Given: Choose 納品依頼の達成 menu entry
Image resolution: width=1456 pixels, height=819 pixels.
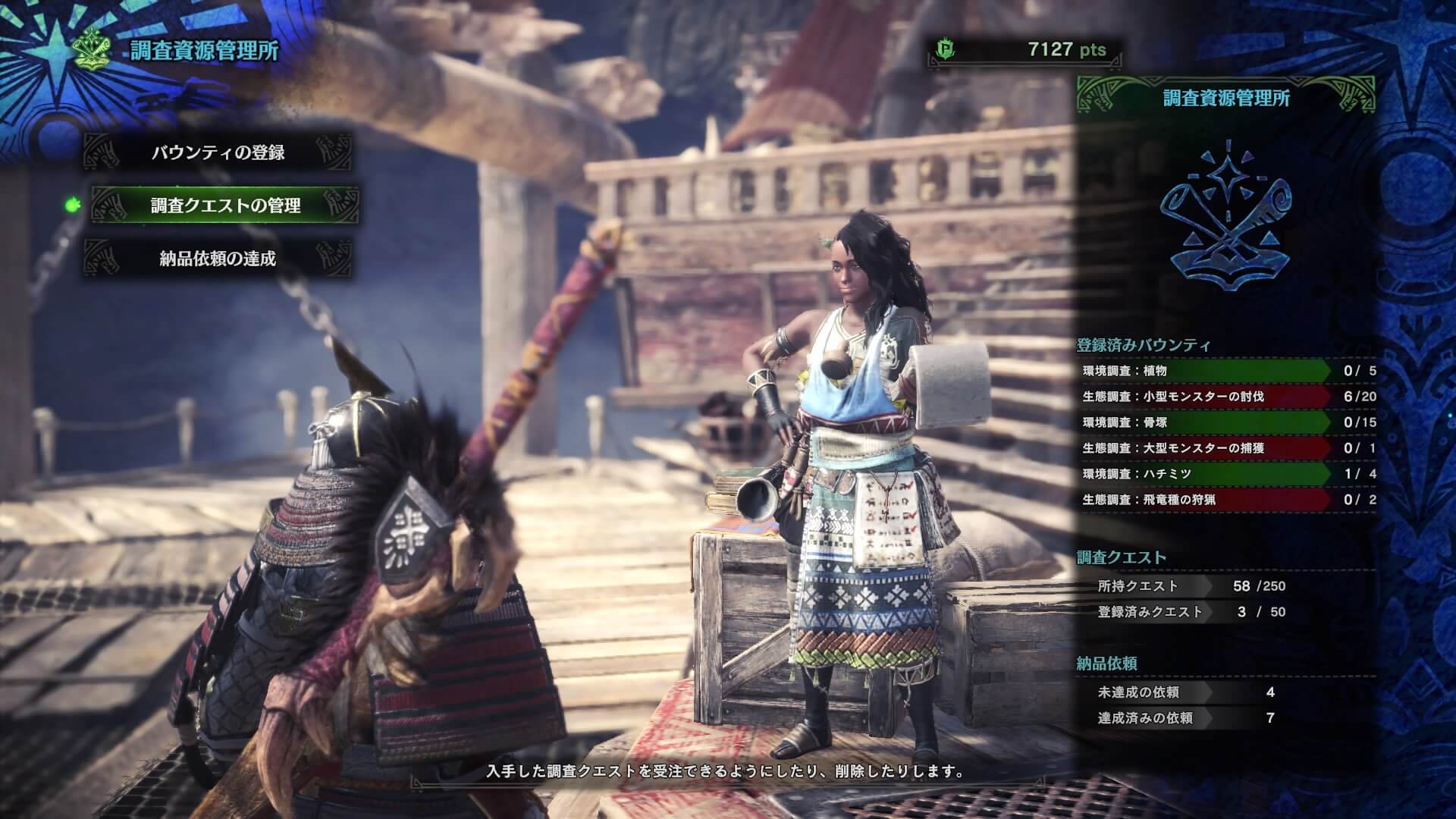Looking at the screenshot, I should point(218,259).
